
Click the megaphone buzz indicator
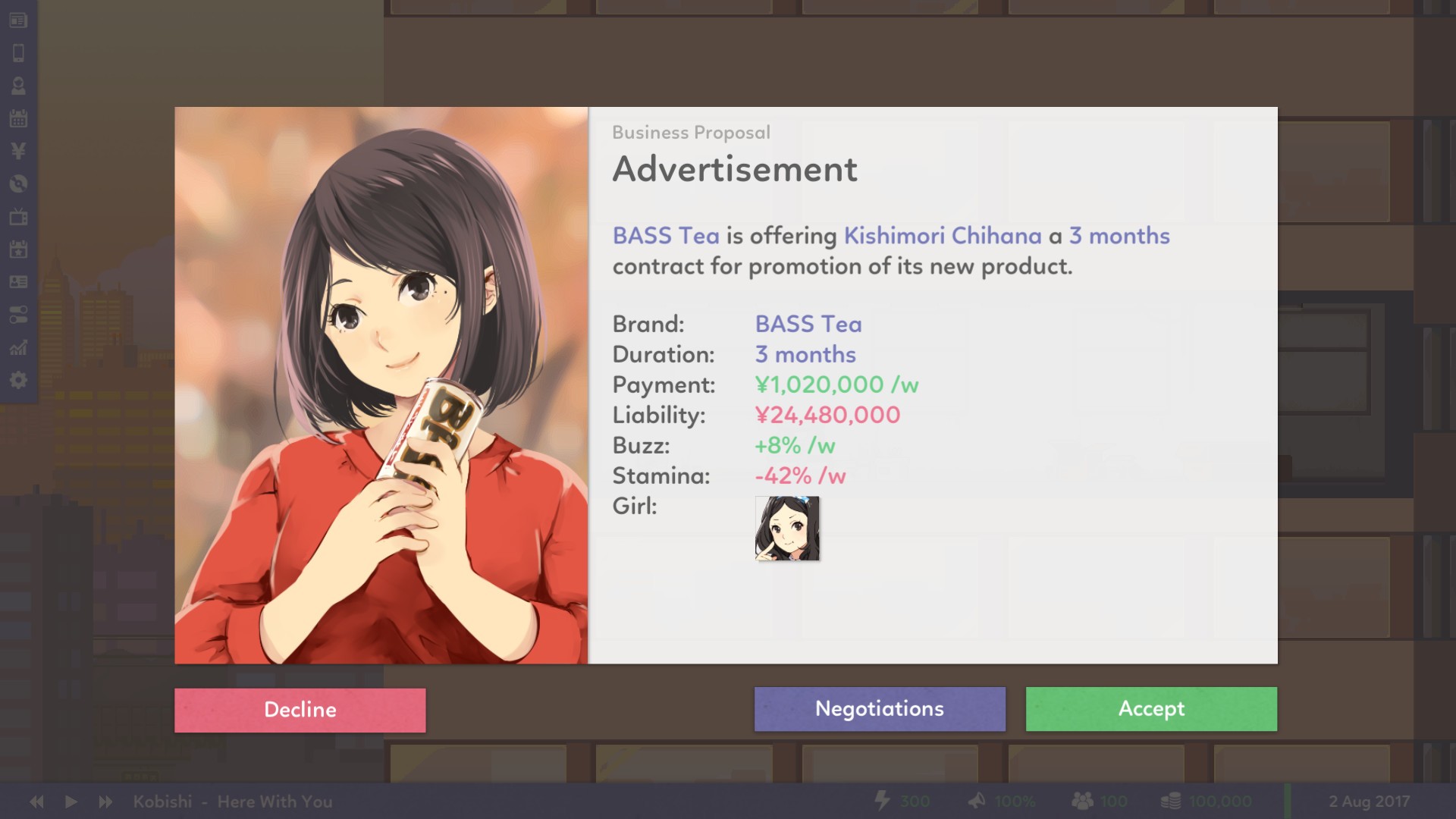click(x=977, y=801)
